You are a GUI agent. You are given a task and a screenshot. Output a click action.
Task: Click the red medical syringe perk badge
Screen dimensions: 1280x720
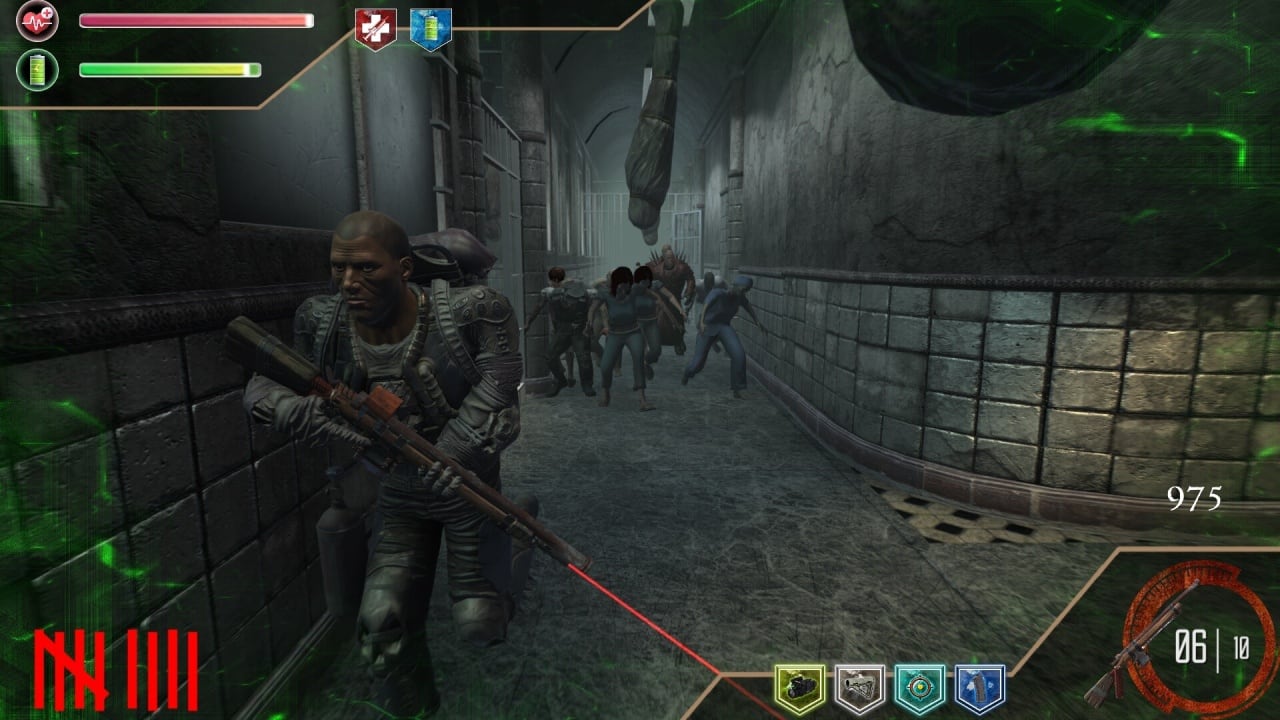point(375,28)
